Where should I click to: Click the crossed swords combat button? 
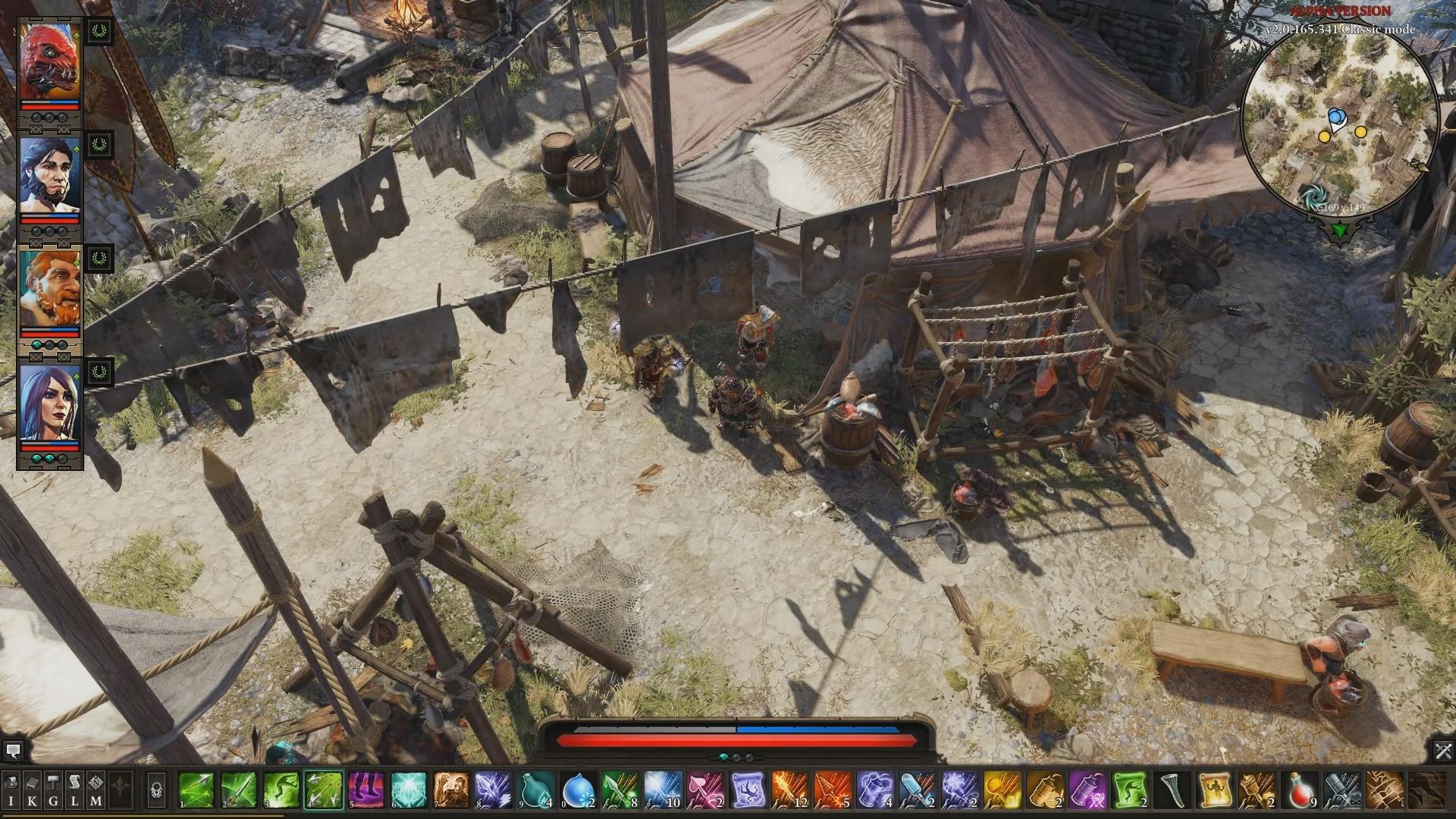1442,751
